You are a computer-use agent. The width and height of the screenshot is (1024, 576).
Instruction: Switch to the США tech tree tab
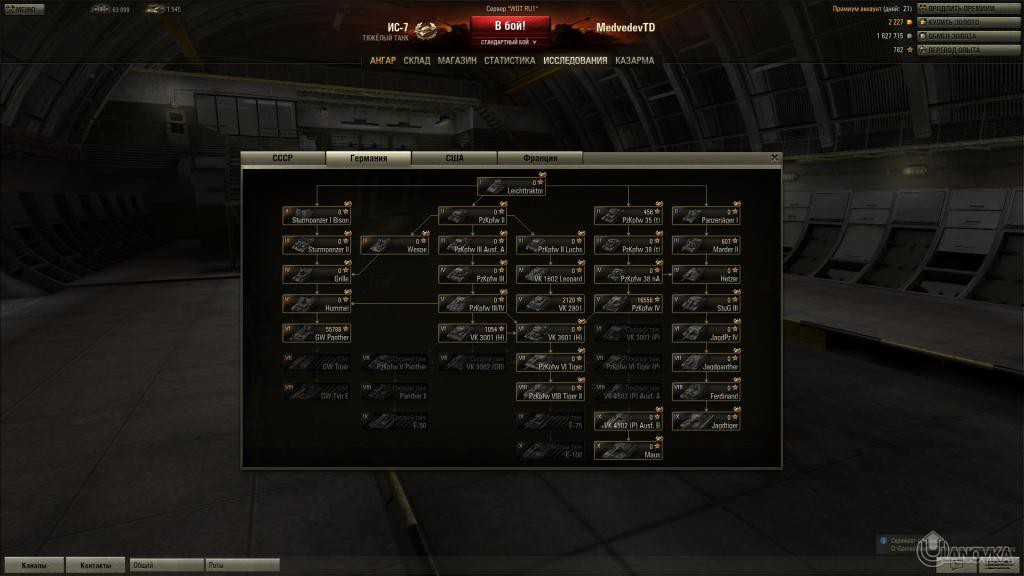(455, 158)
